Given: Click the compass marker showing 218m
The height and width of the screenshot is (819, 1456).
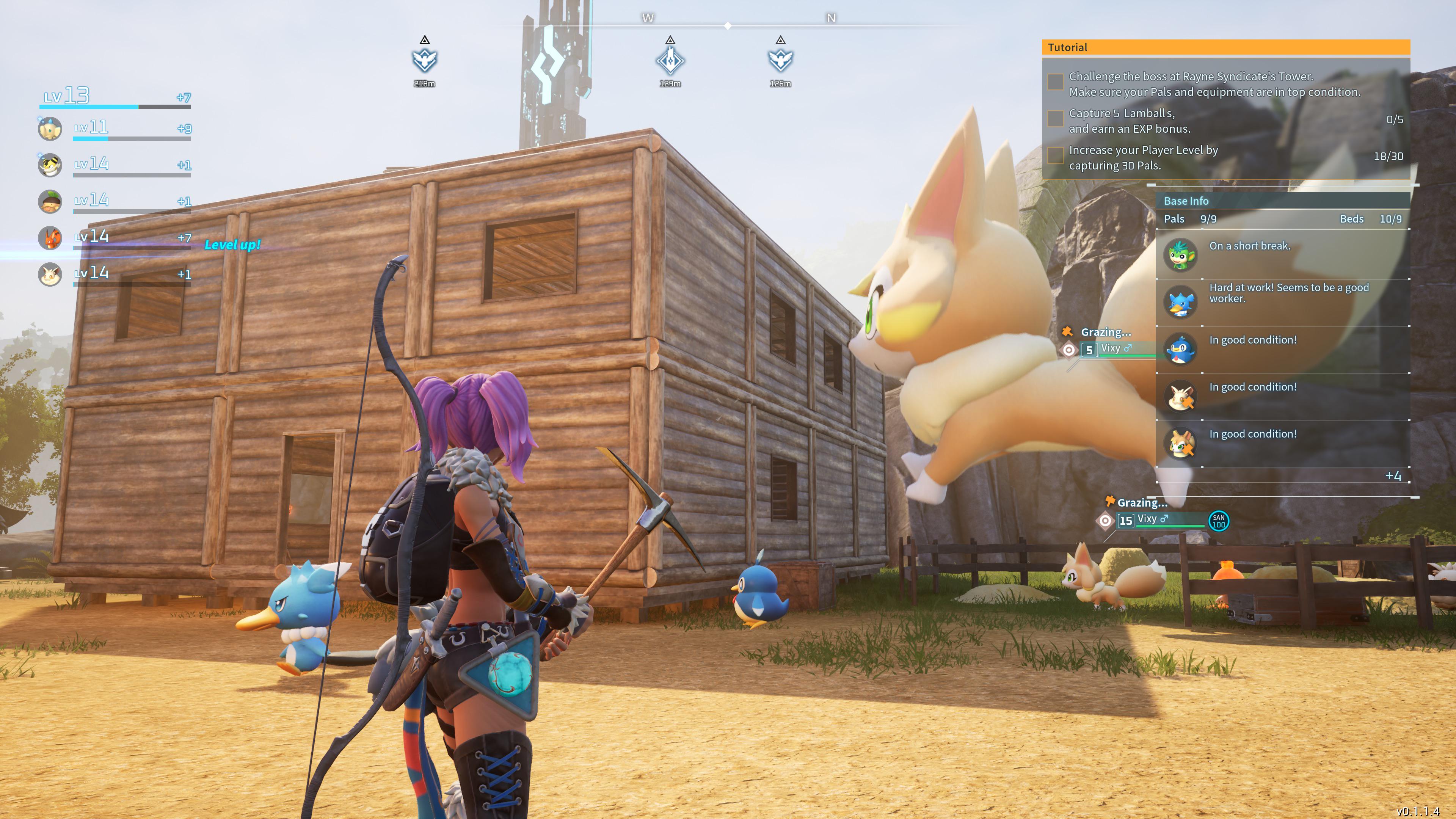Looking at the screenshot, I should pos(425,61).
